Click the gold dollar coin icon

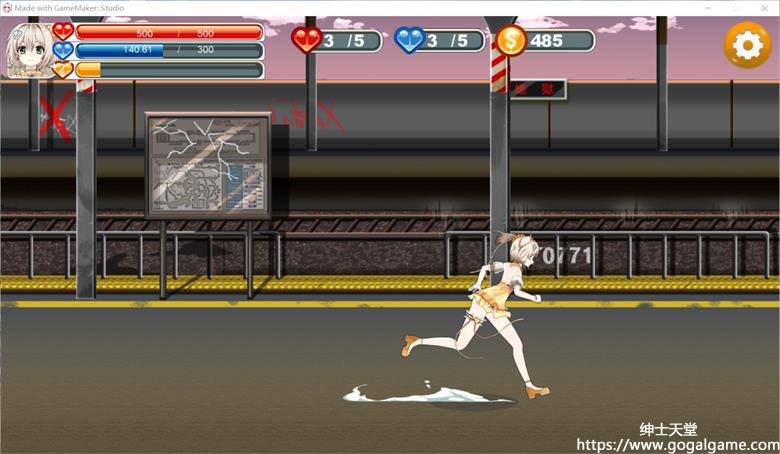coord(511,41)
